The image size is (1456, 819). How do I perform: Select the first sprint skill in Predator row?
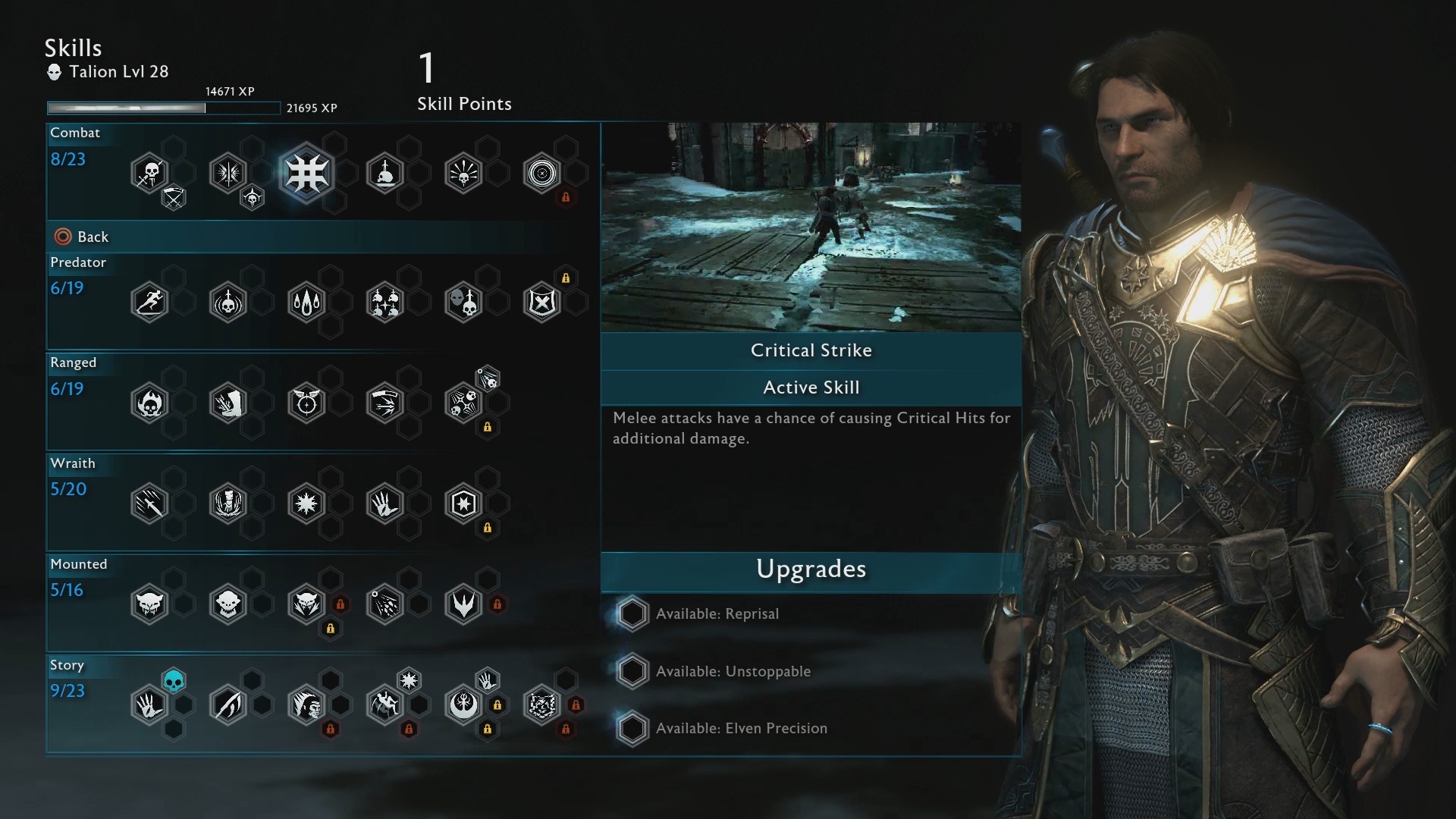[x=149, y=301]
